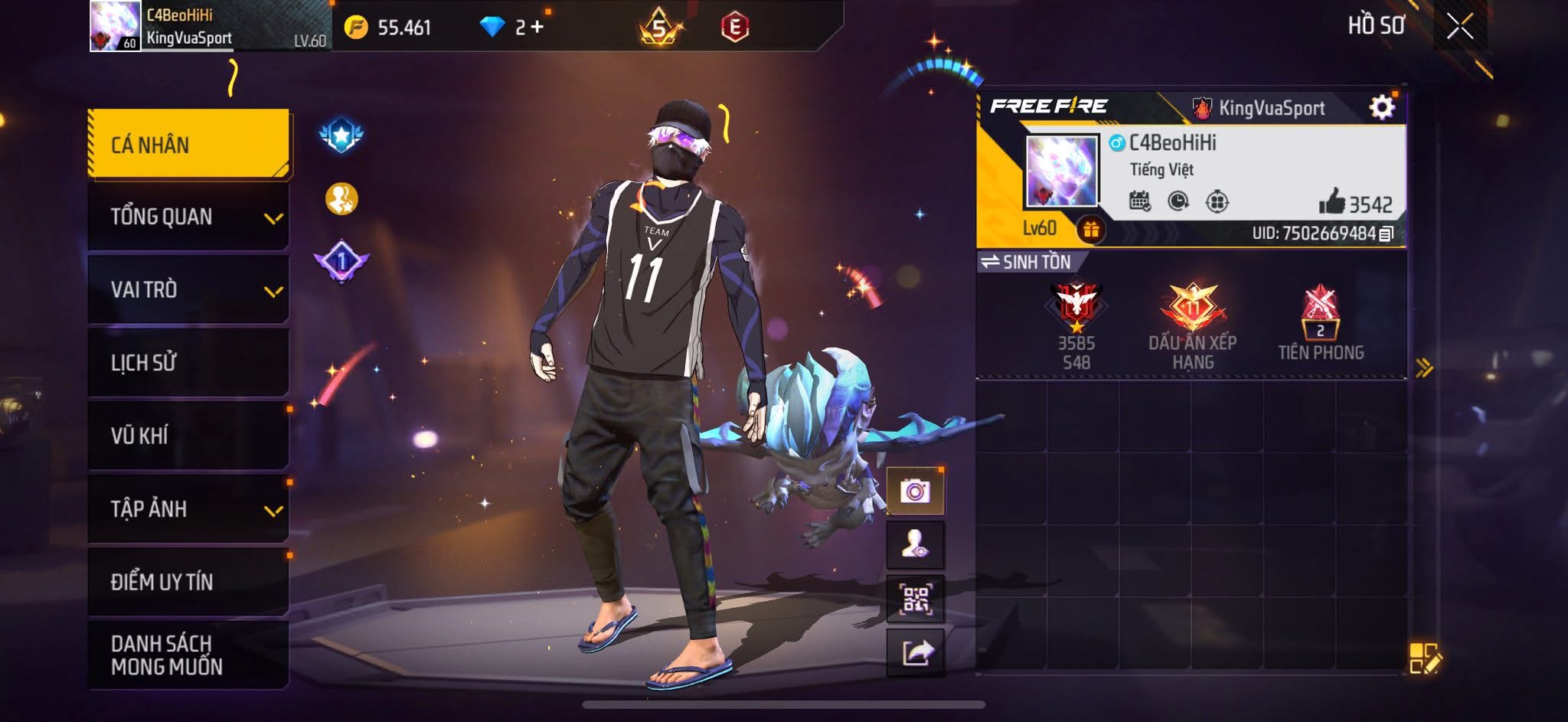
Task: Copy the UID number
Action: coord(1386,234)
